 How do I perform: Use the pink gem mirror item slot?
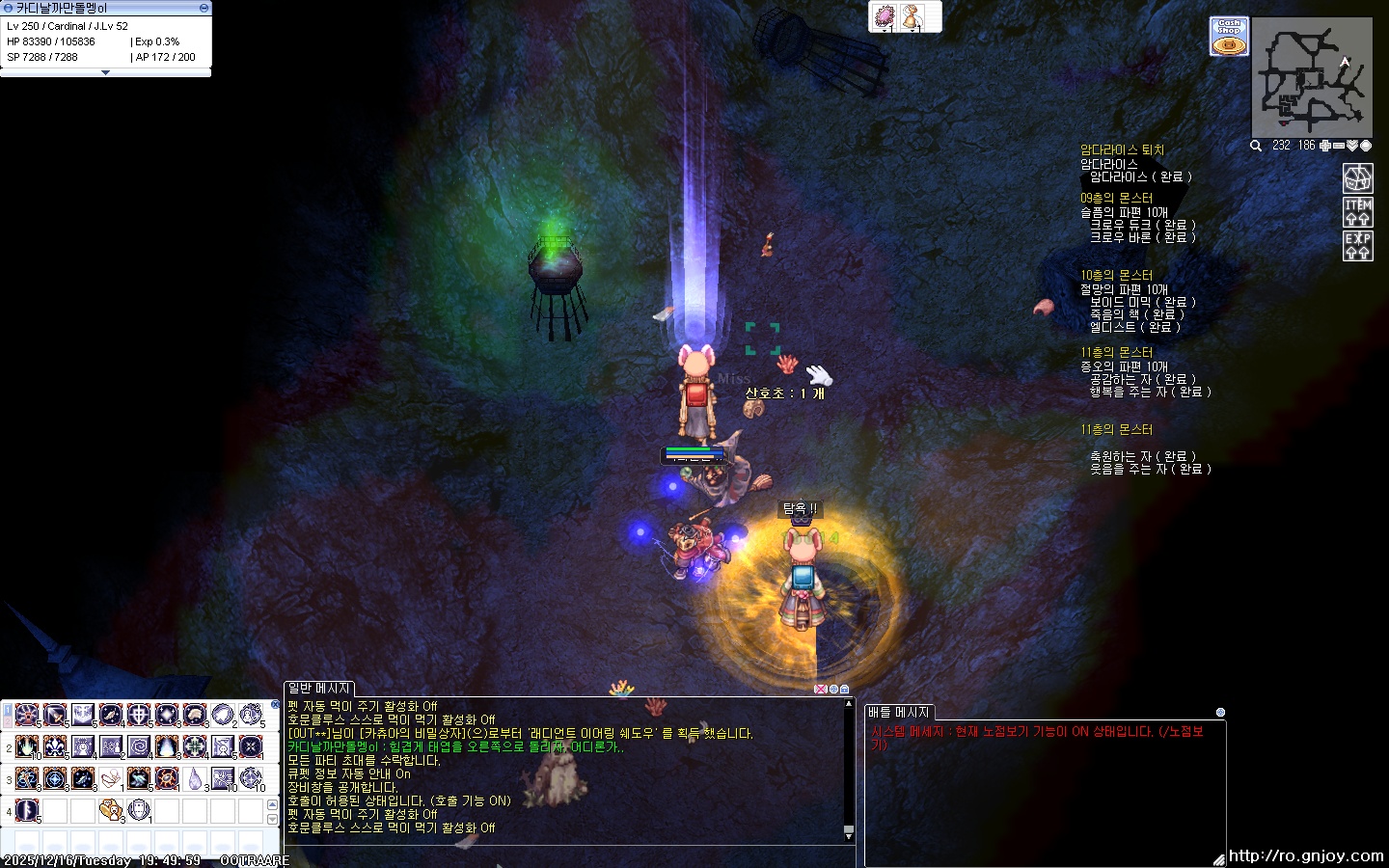(884, 17)
